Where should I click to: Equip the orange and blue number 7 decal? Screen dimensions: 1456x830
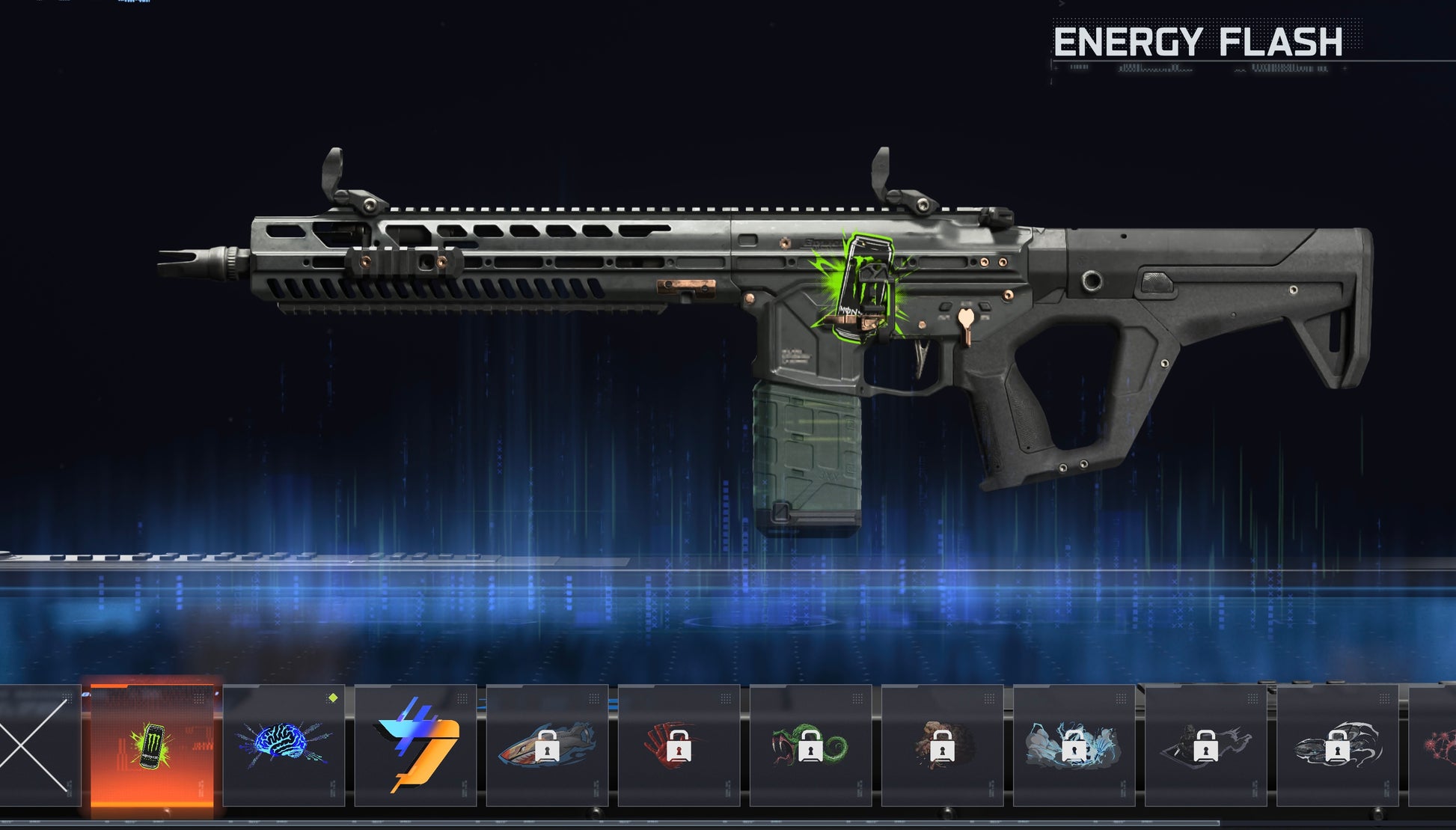tap(415, 745)
